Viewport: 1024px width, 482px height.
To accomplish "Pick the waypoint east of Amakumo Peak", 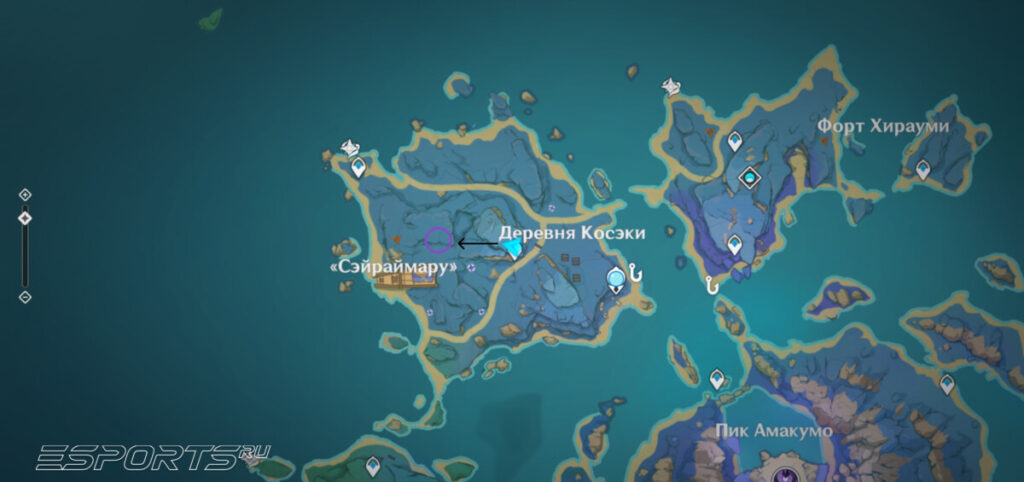I will pyautogui.click(x=947, y=383).
